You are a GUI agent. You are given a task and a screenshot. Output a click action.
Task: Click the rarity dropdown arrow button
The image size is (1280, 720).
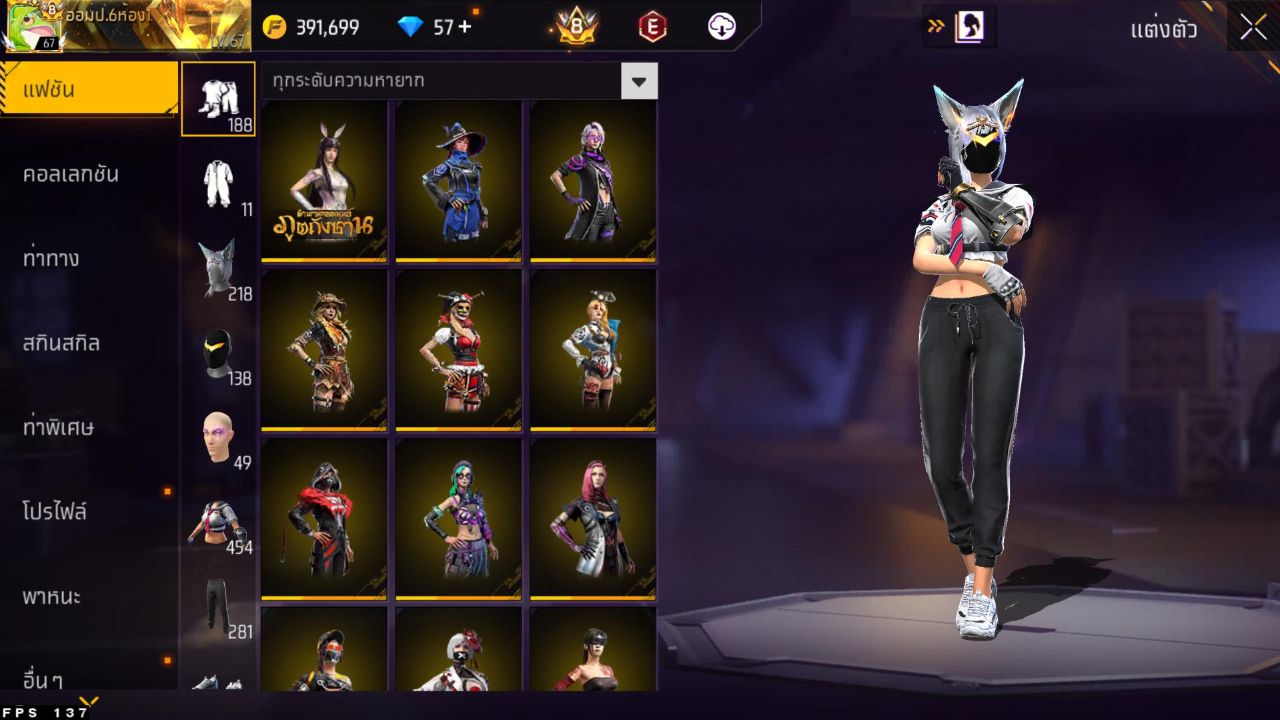[x=640, y=80]
